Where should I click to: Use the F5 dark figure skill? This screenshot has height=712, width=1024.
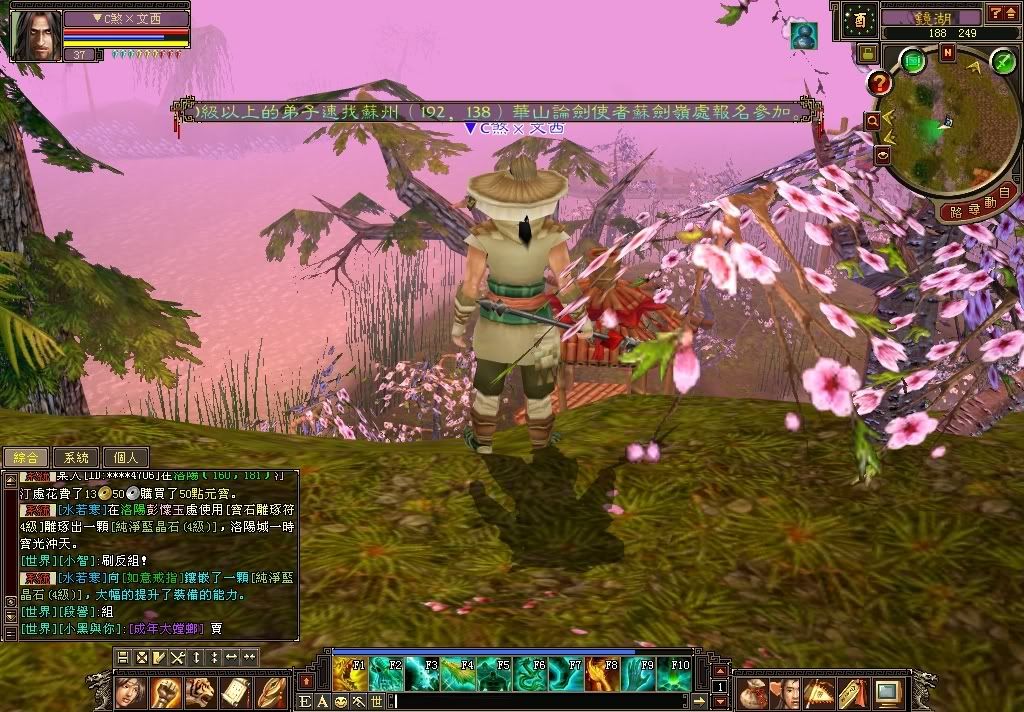pos(493,674)
